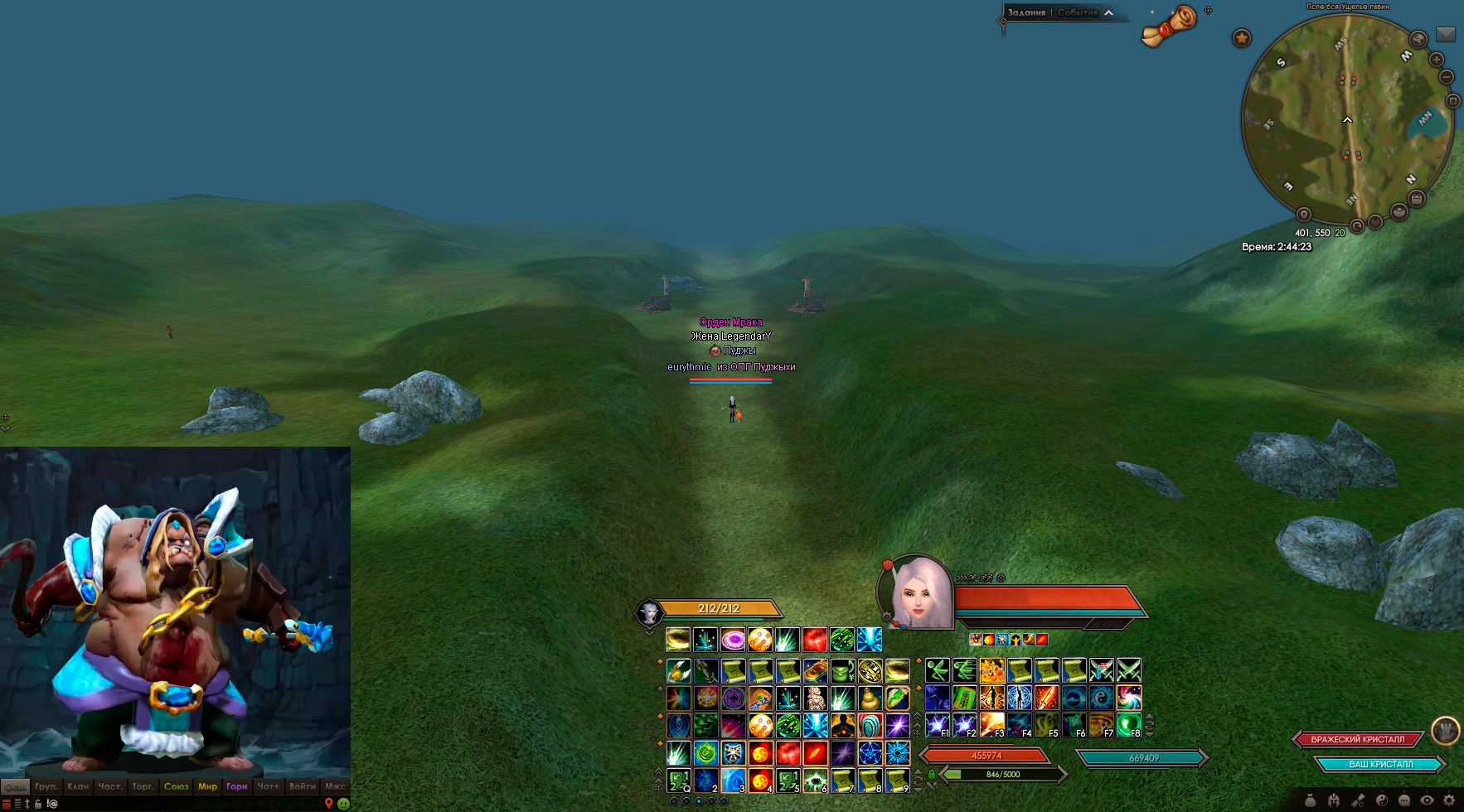Click the star button beside the minimap
The width and height of the screenshot is (1464, 812).
(x=1241, y=38)
